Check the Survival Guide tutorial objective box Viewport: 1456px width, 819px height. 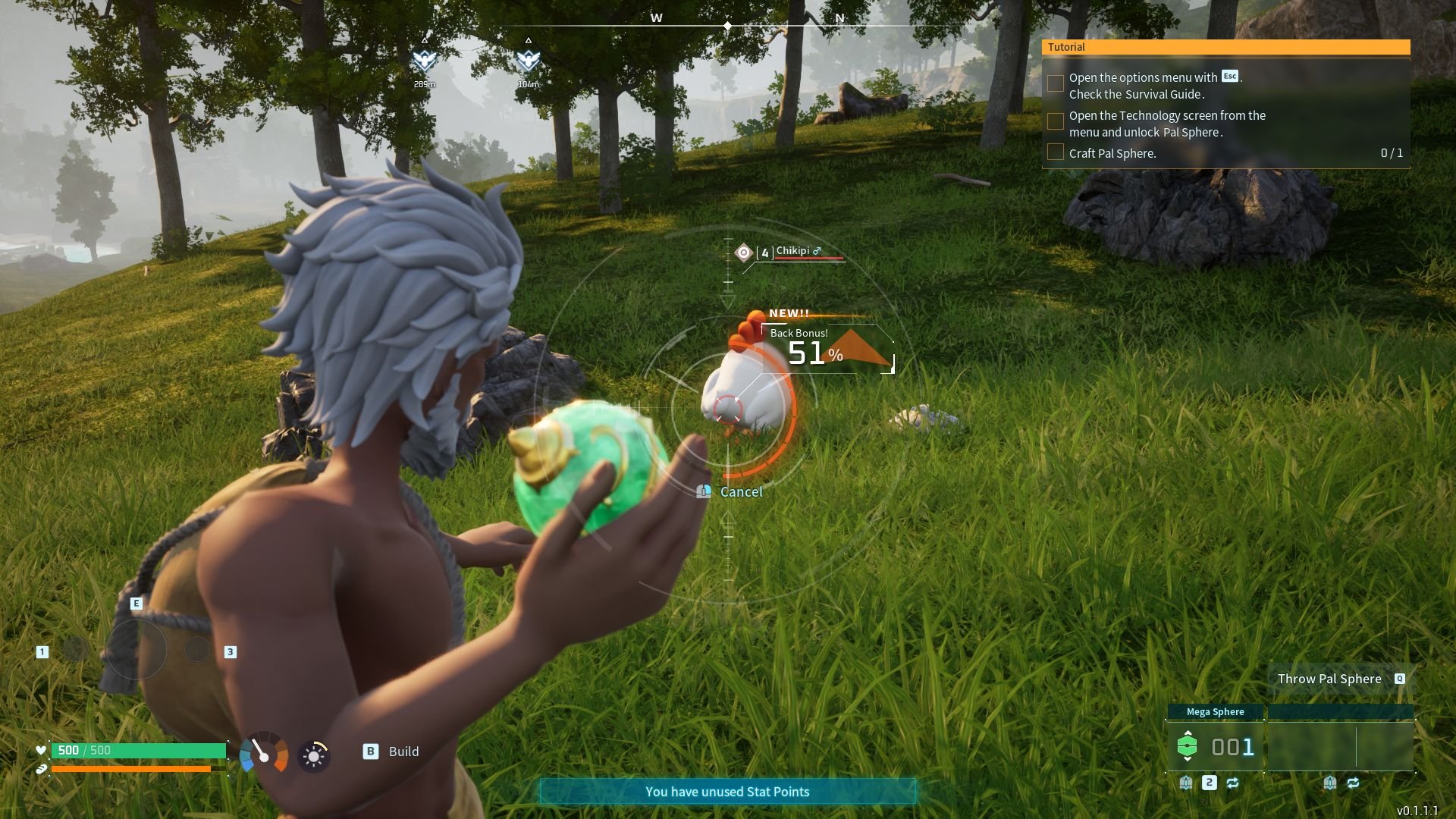tap(1055, 83)
